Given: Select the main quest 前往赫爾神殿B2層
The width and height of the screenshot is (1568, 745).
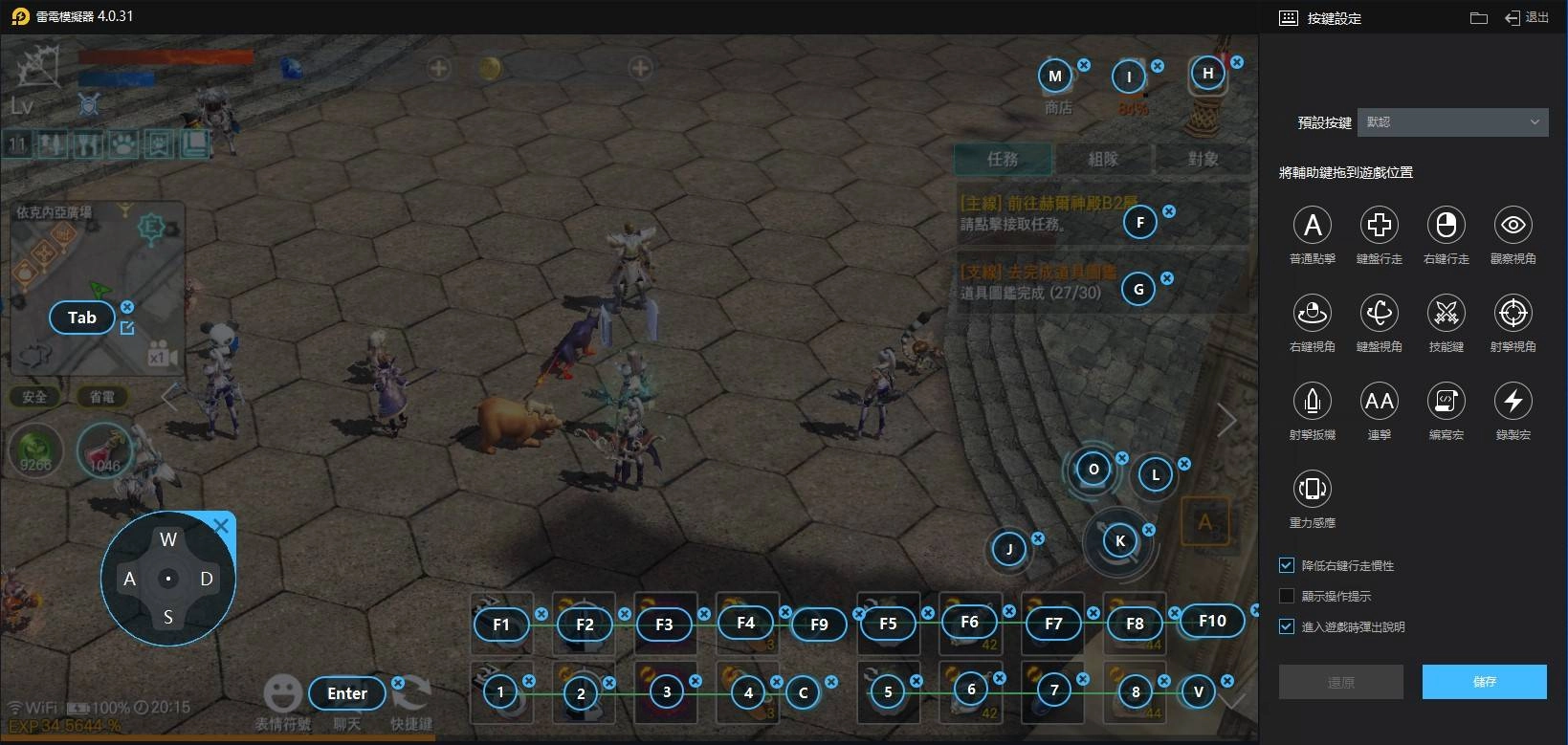Looking at the screenshot, I should tap(1038, 214).
